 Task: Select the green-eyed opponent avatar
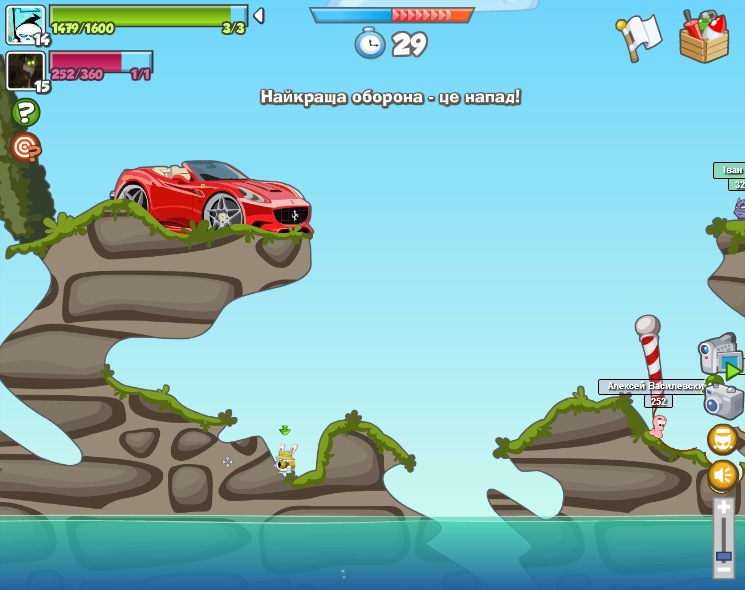pyautogui.click(x=24, y=72)
